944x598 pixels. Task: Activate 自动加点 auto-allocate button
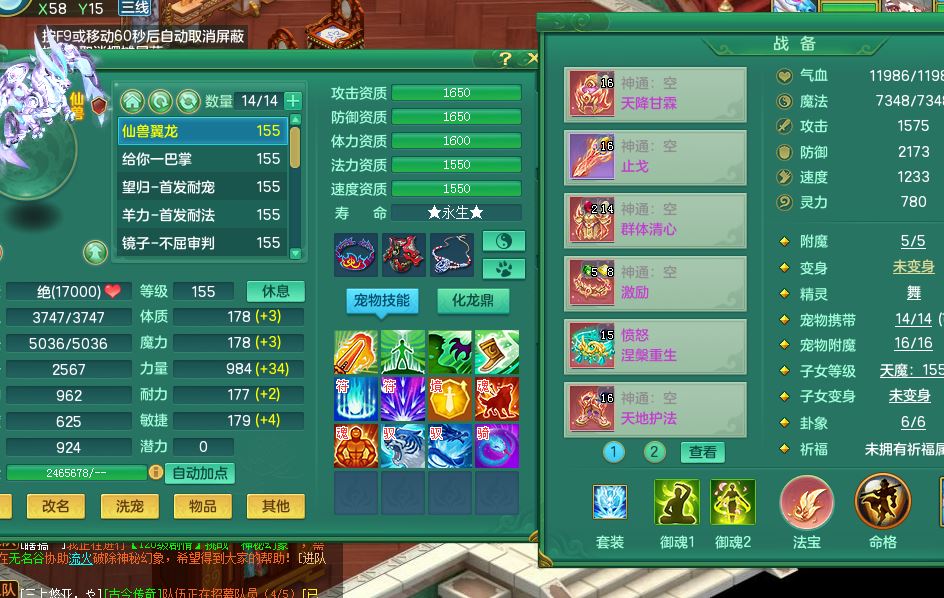pos(200,473)
